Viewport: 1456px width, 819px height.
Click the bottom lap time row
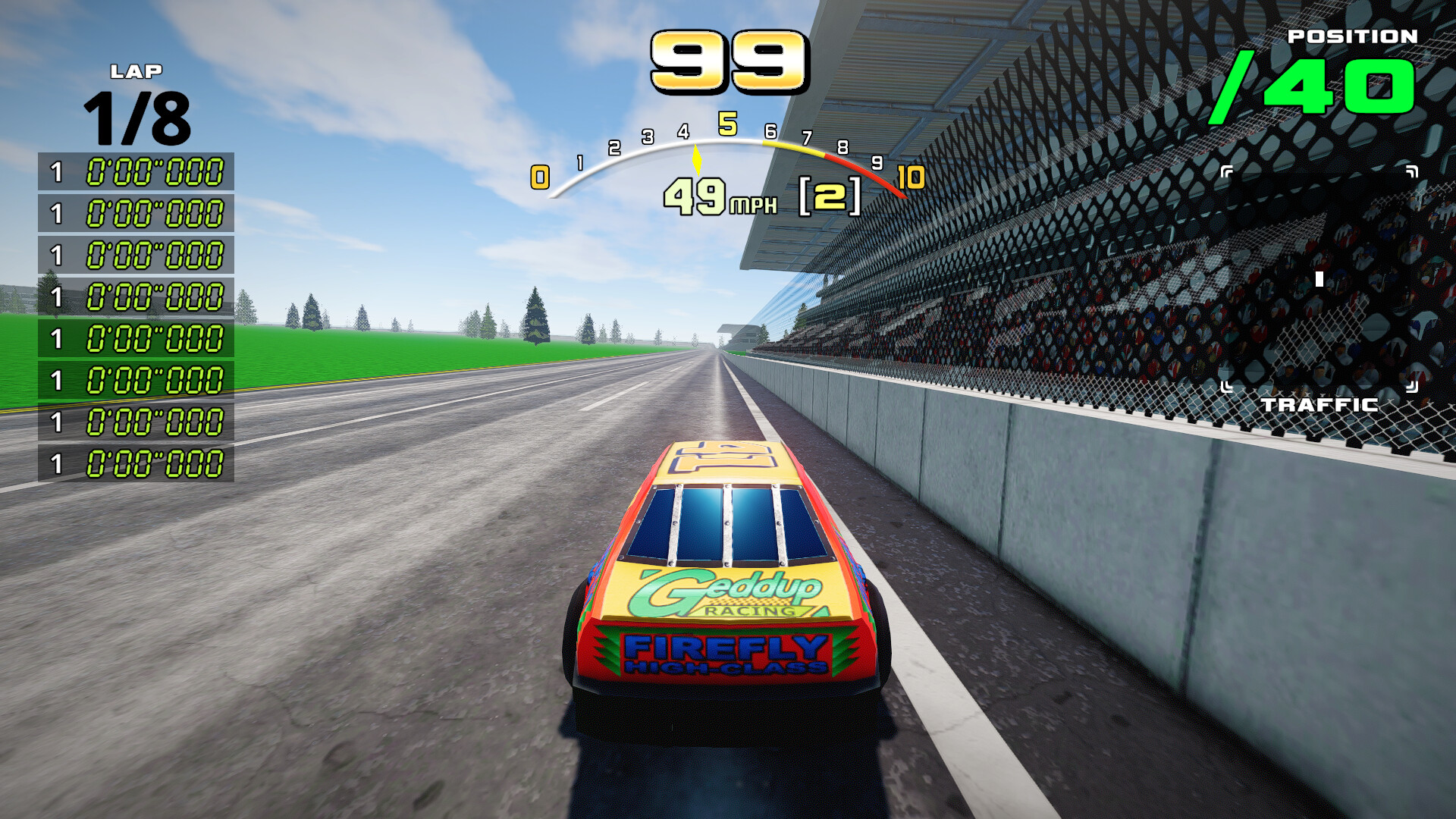tap(140, 459)
